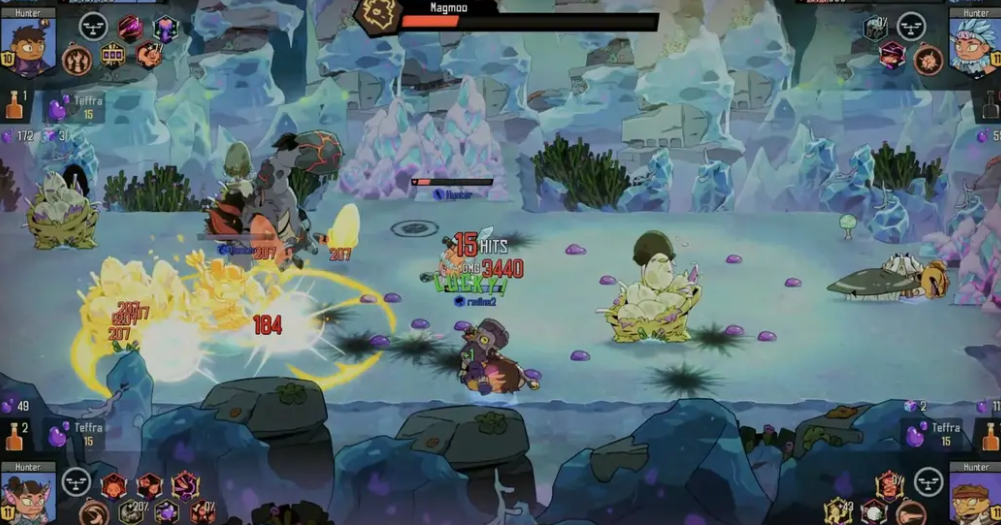Open the slot machine perk icon
The image size is (1001, 525).
[112, 56]
